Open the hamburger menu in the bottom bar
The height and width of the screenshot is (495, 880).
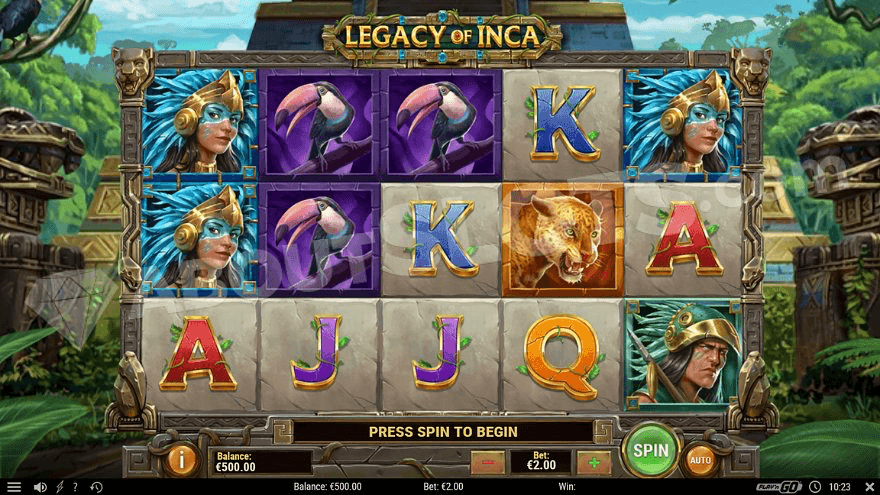(14, 487)
